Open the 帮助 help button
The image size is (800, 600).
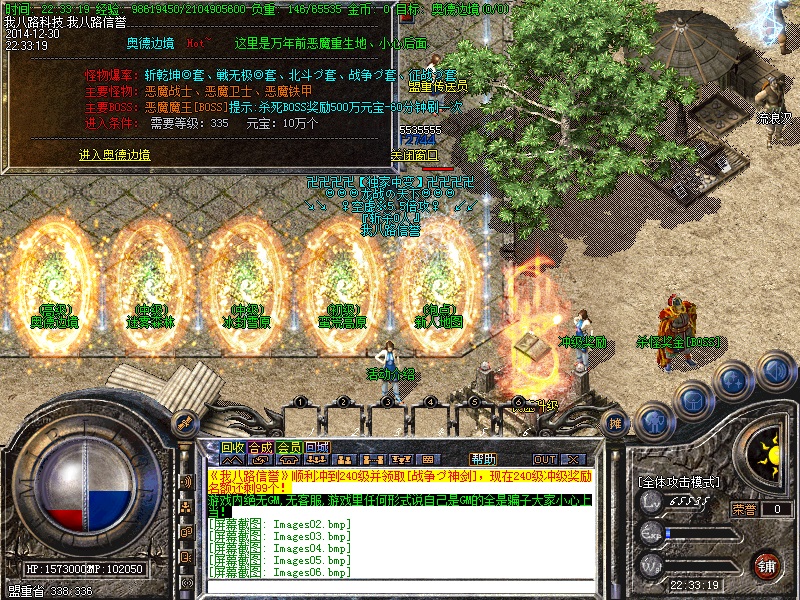[483, 459]
